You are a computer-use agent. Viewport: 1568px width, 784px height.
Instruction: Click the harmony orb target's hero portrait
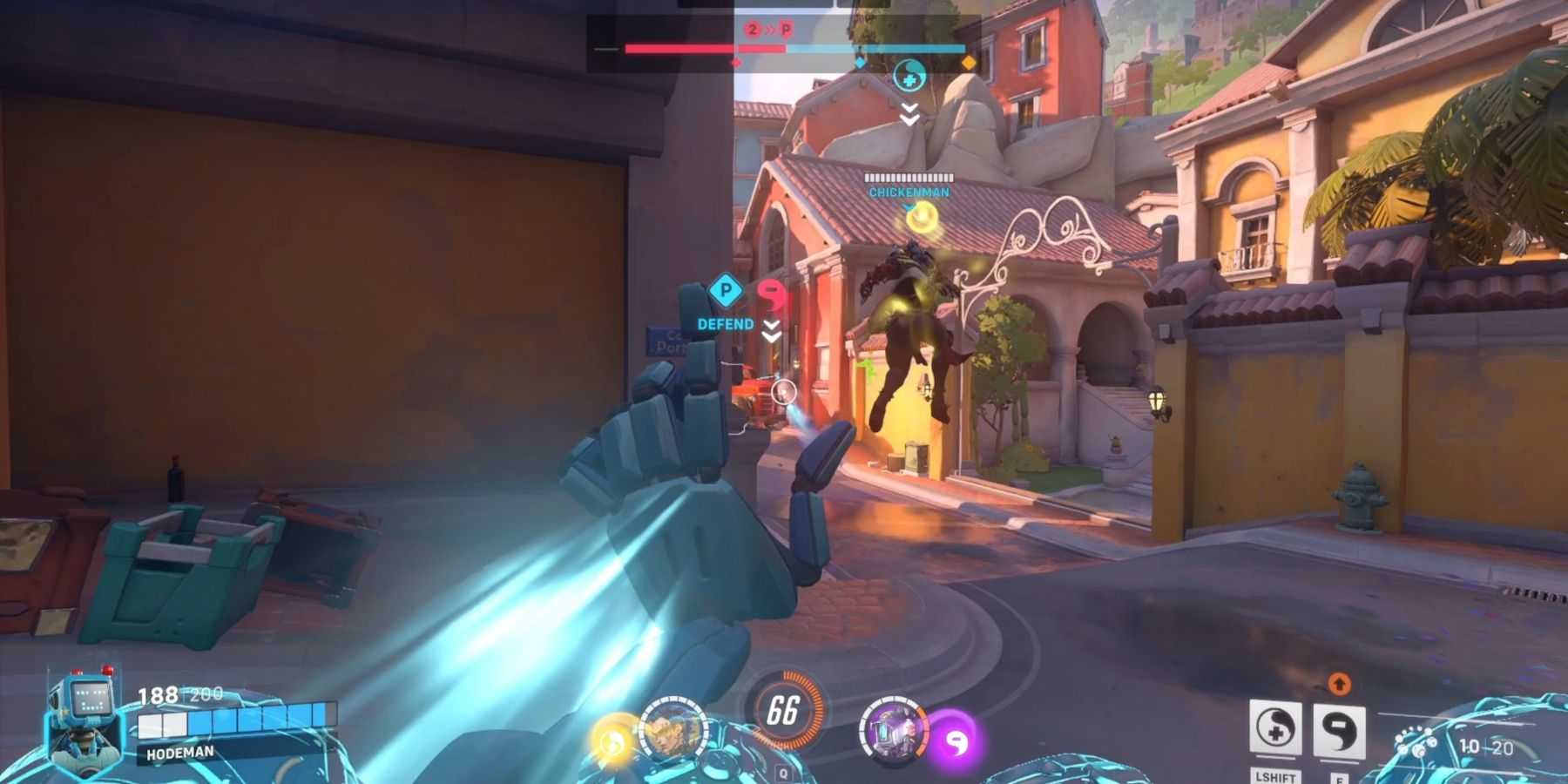click(672, 729)
